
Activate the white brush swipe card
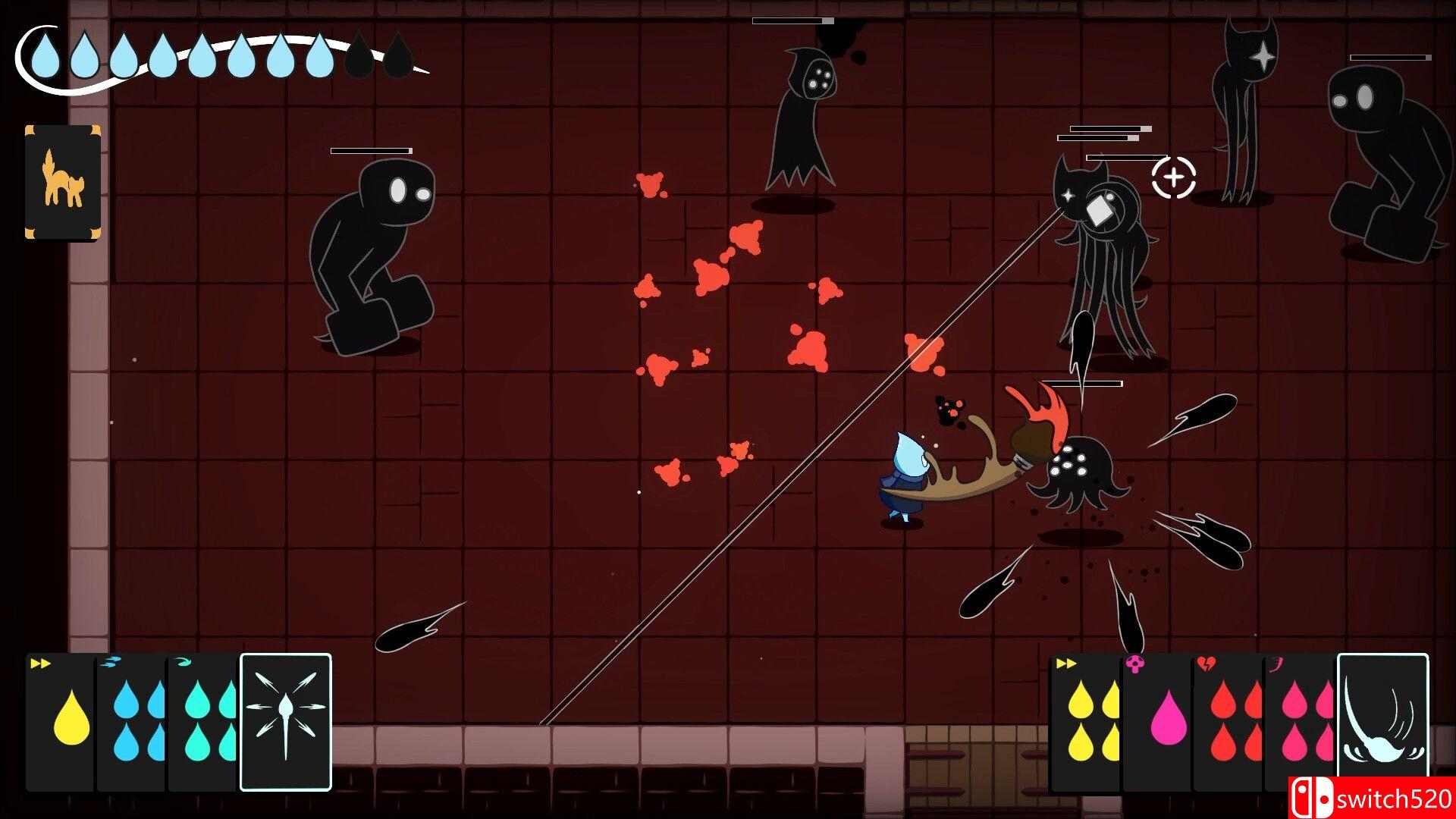1382,717
